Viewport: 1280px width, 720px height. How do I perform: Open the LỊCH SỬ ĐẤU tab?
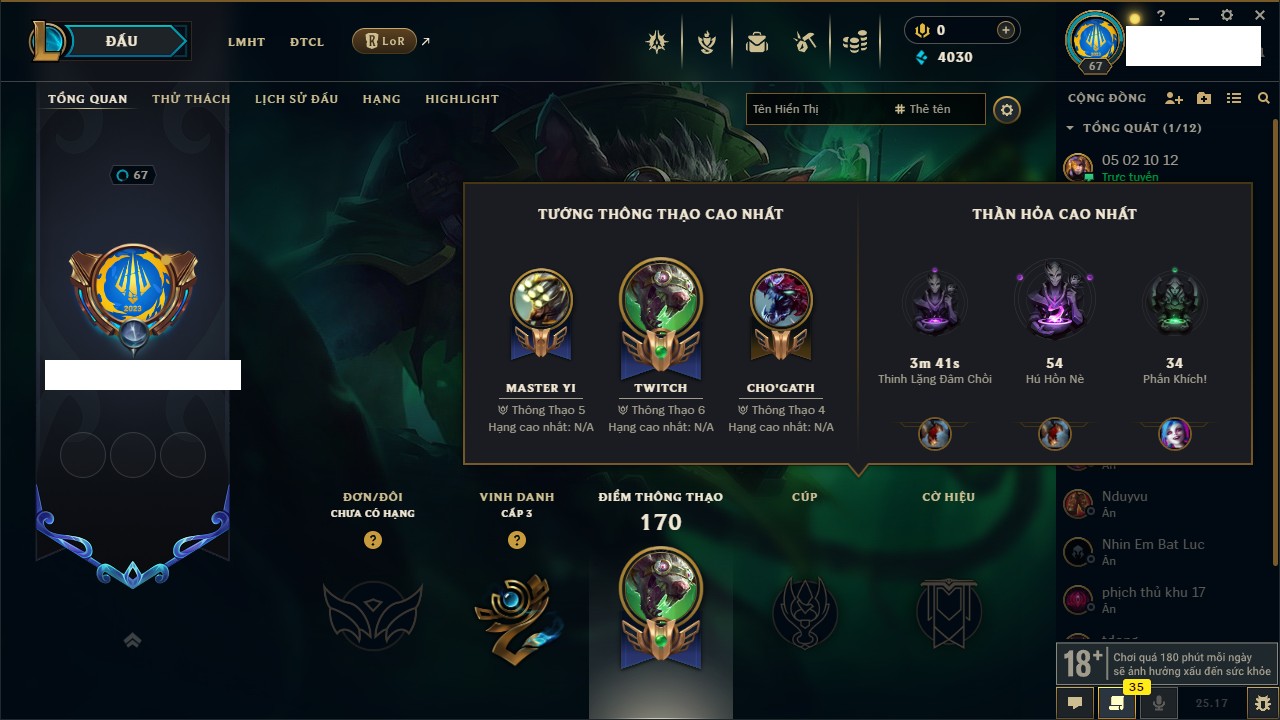296,99
